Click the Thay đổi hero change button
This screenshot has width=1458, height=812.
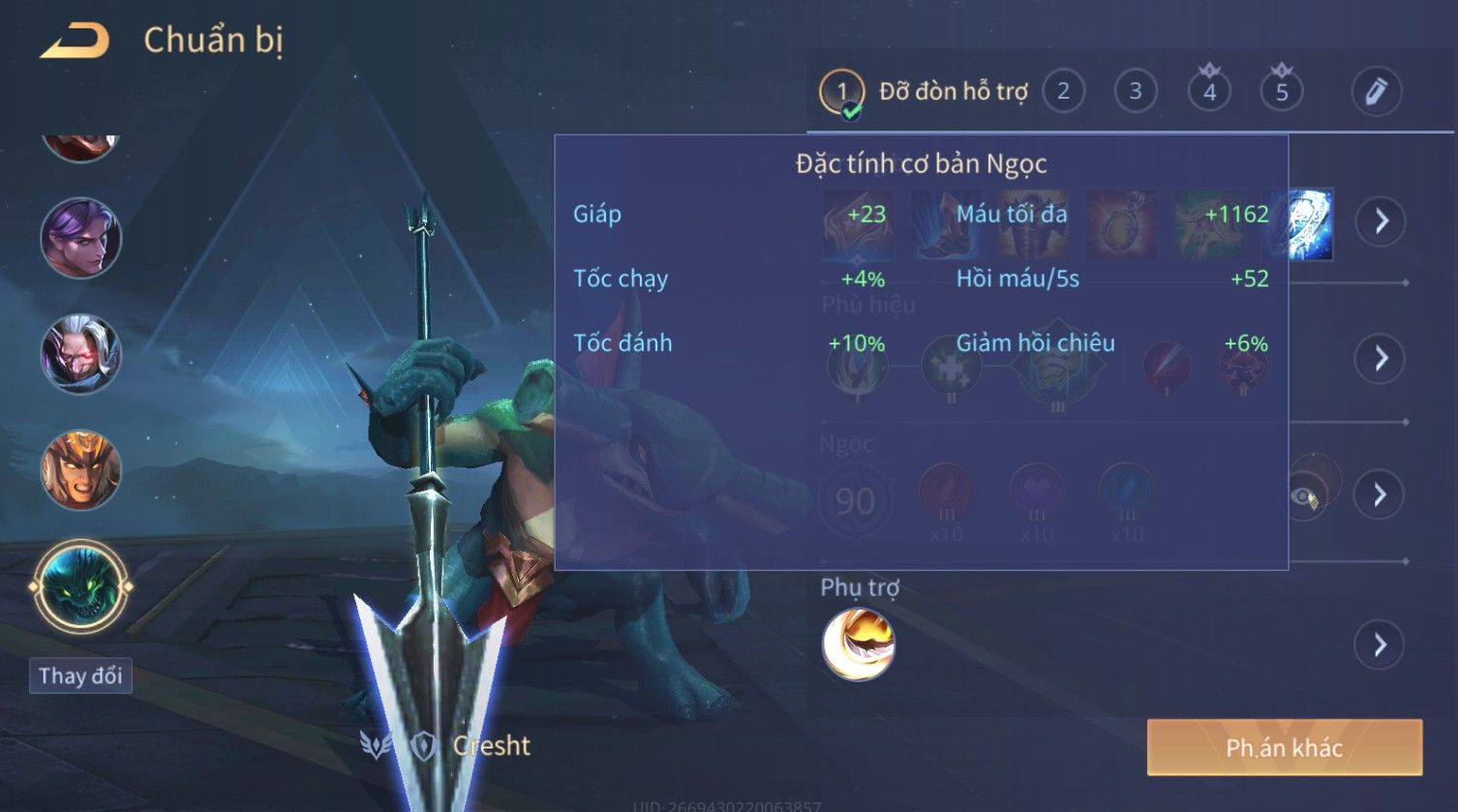click(80, 675)
